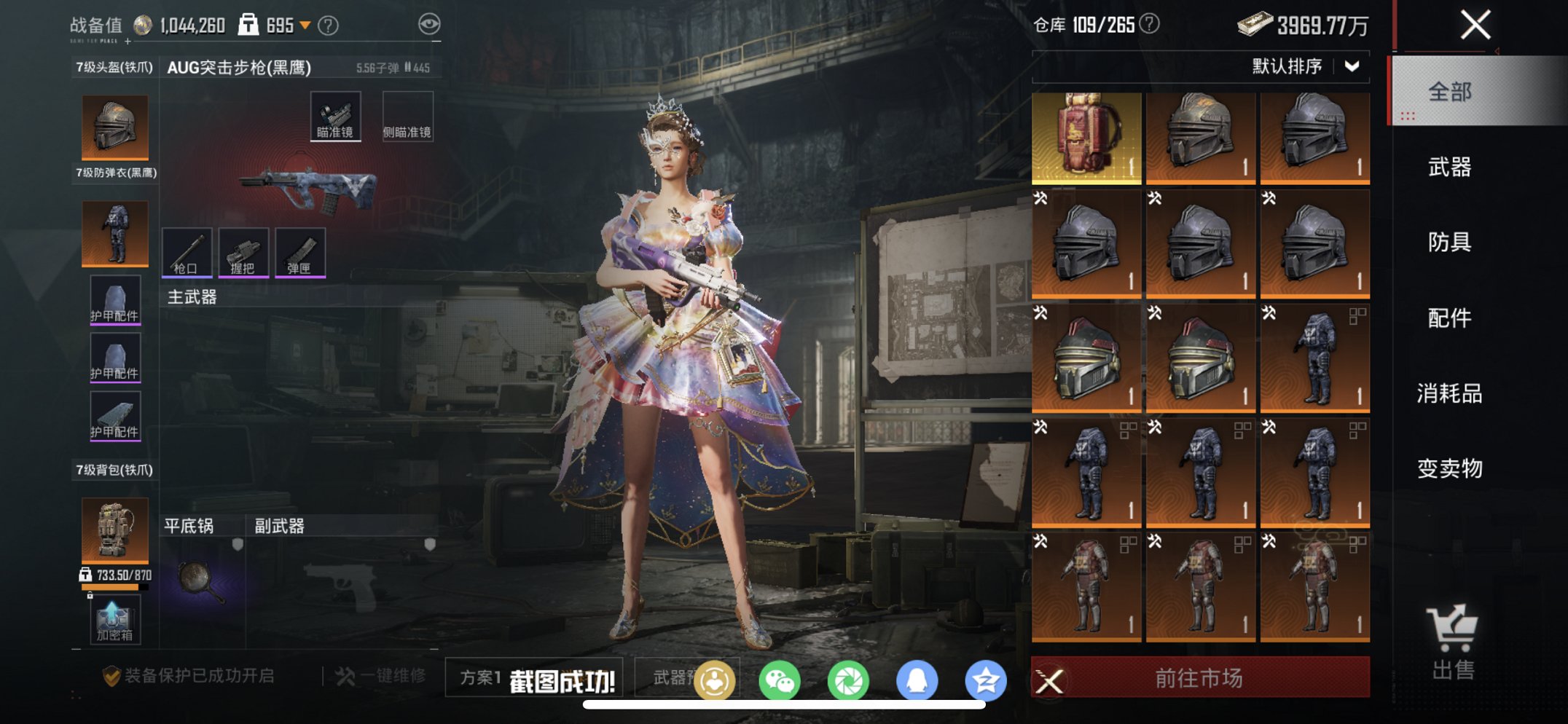Image resolution: width=1568 pixels, height=724 pixels.
Task: Switch to the 全部 category tab
Action: click(1450, 92)
